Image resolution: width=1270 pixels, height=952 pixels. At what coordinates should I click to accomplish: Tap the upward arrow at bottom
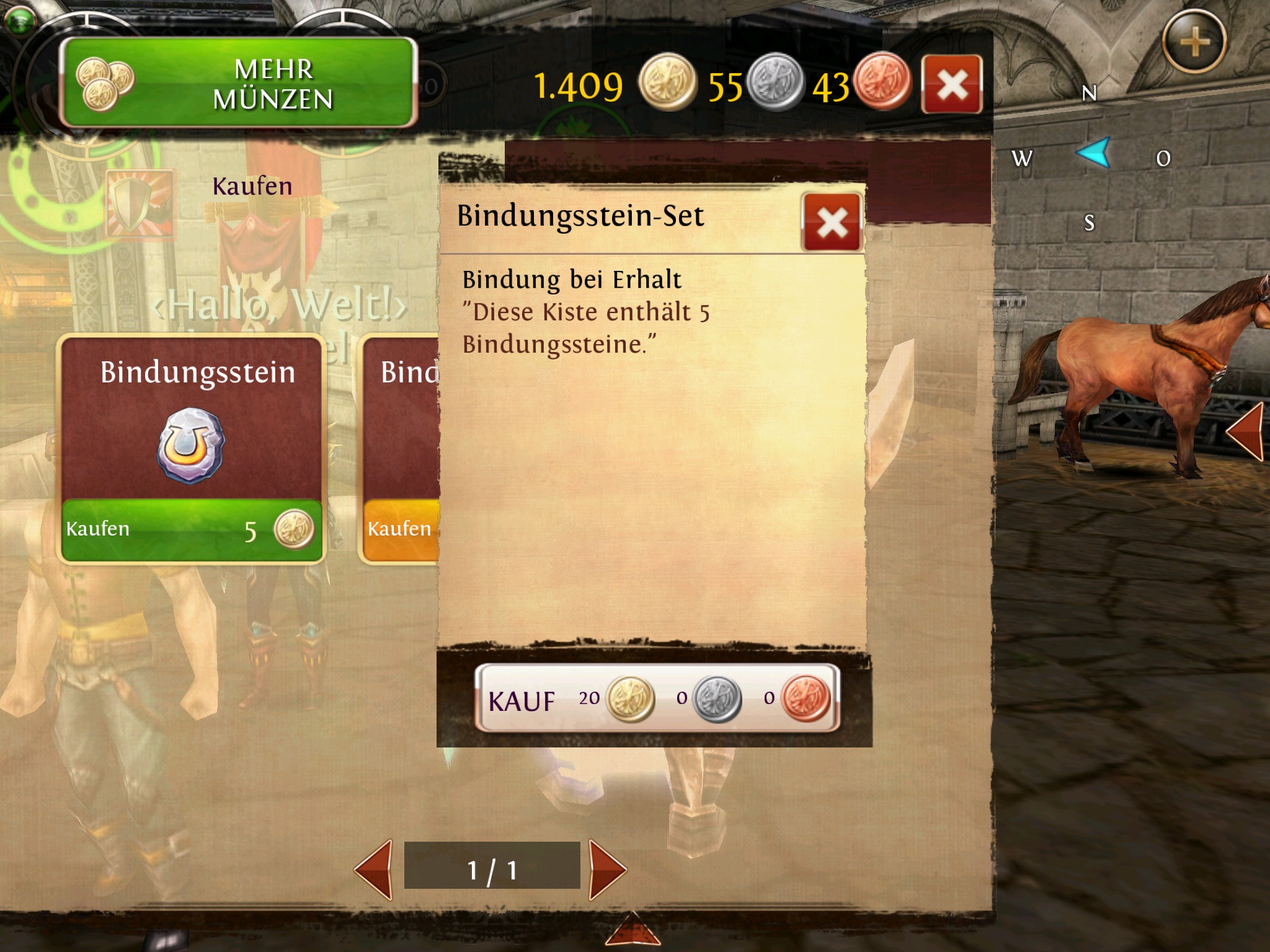(x=632, y=930)
